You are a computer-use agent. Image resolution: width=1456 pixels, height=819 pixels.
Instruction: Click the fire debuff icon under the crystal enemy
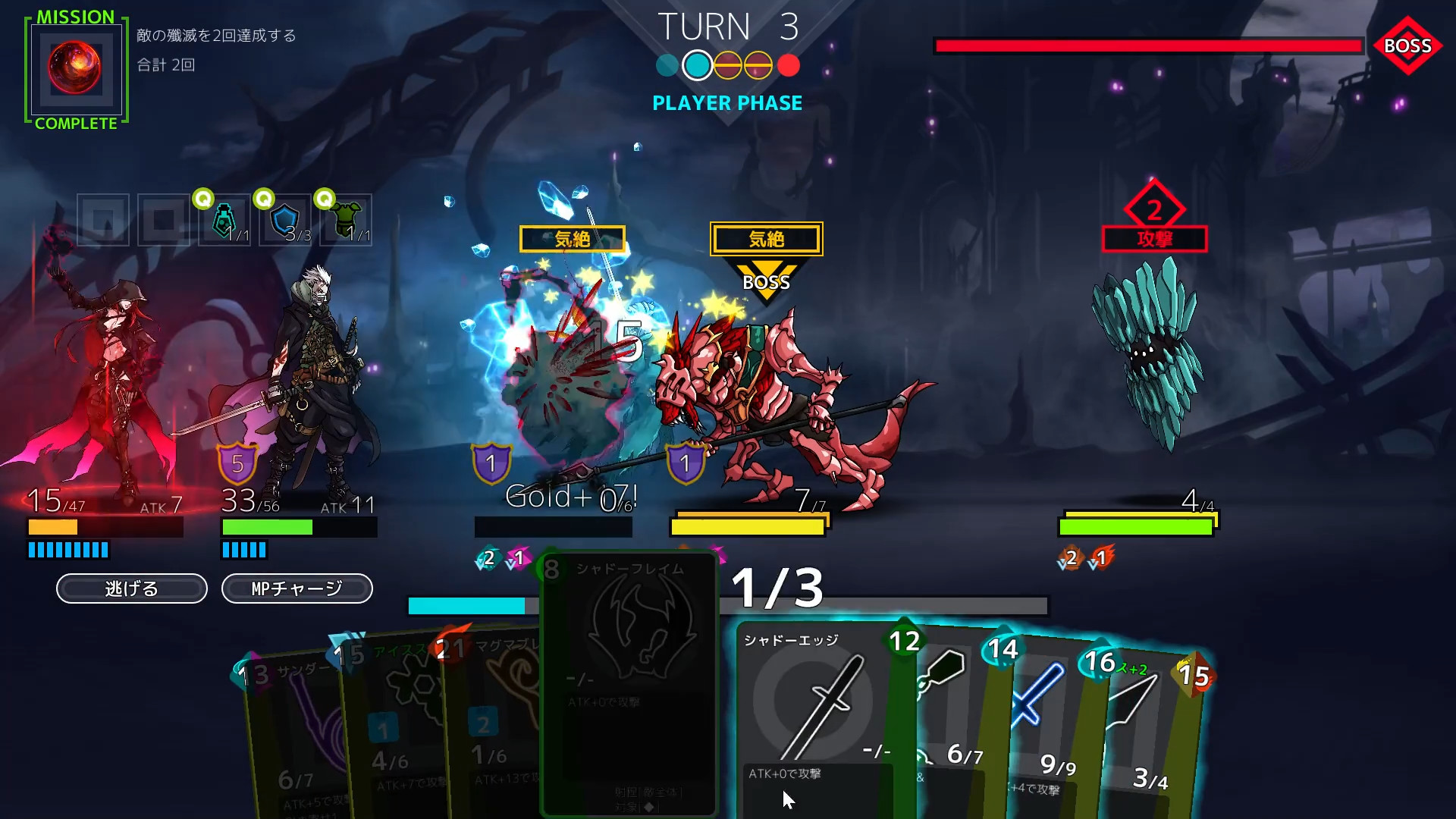pyautogui.click(x=1101, y=557)
